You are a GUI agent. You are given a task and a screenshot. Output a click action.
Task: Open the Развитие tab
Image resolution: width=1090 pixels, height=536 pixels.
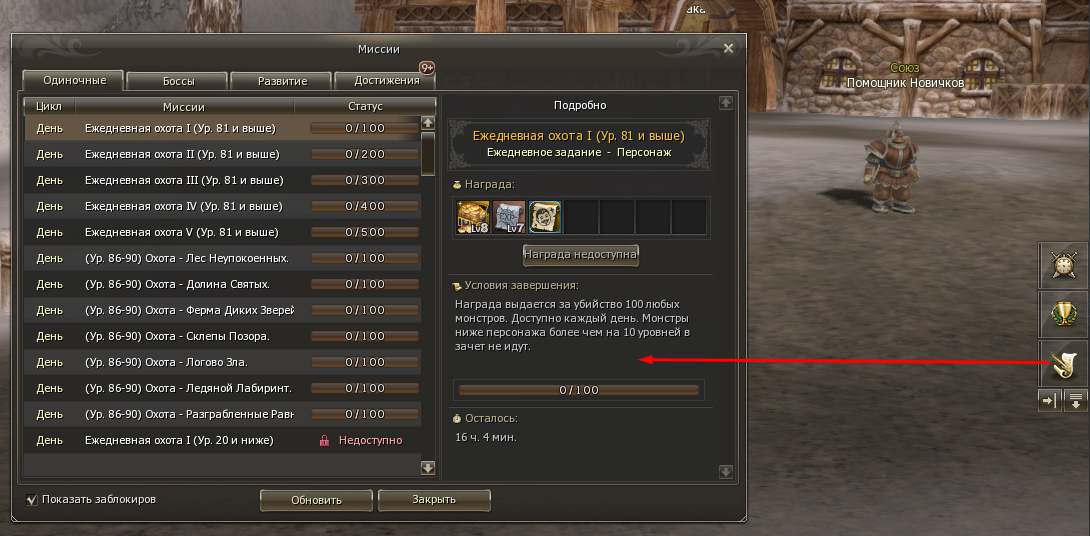281,81
